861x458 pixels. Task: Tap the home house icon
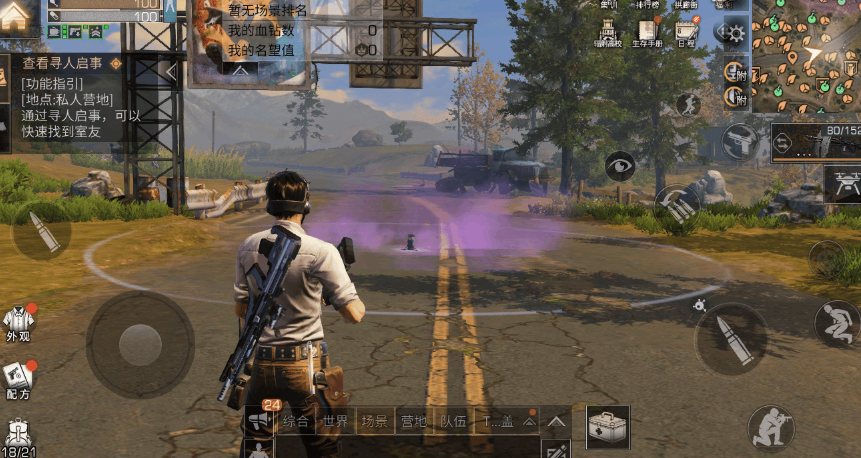pos(15,16)
